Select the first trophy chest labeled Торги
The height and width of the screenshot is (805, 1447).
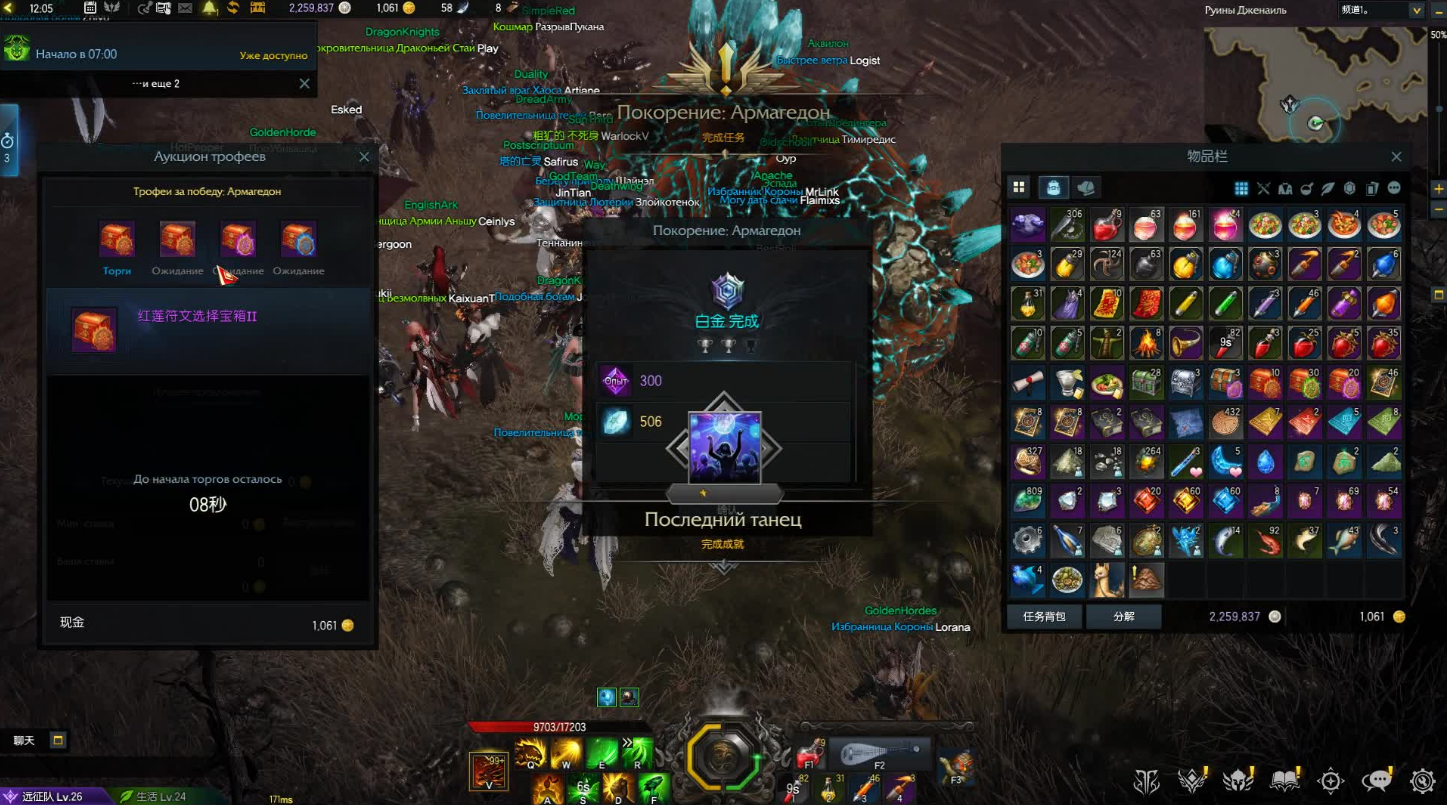click(117, 241)
